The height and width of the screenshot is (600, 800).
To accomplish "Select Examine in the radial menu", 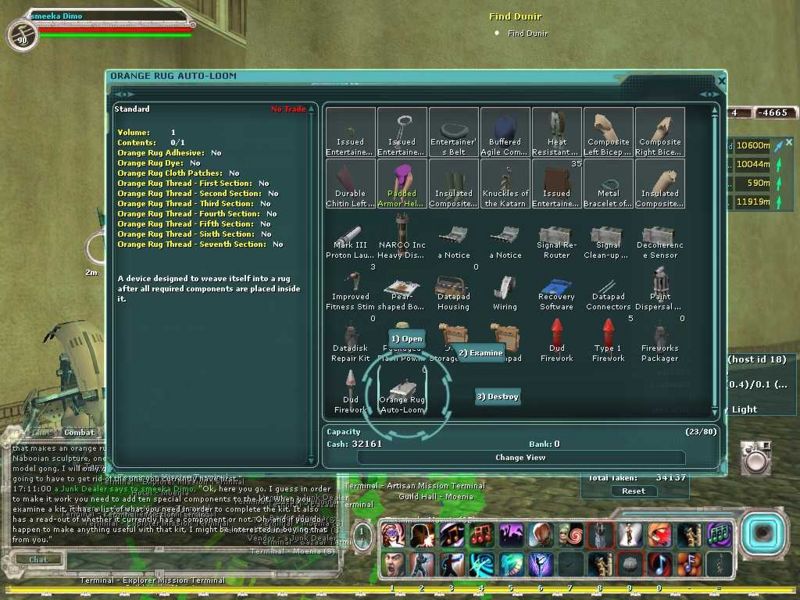I will [481, 352].
